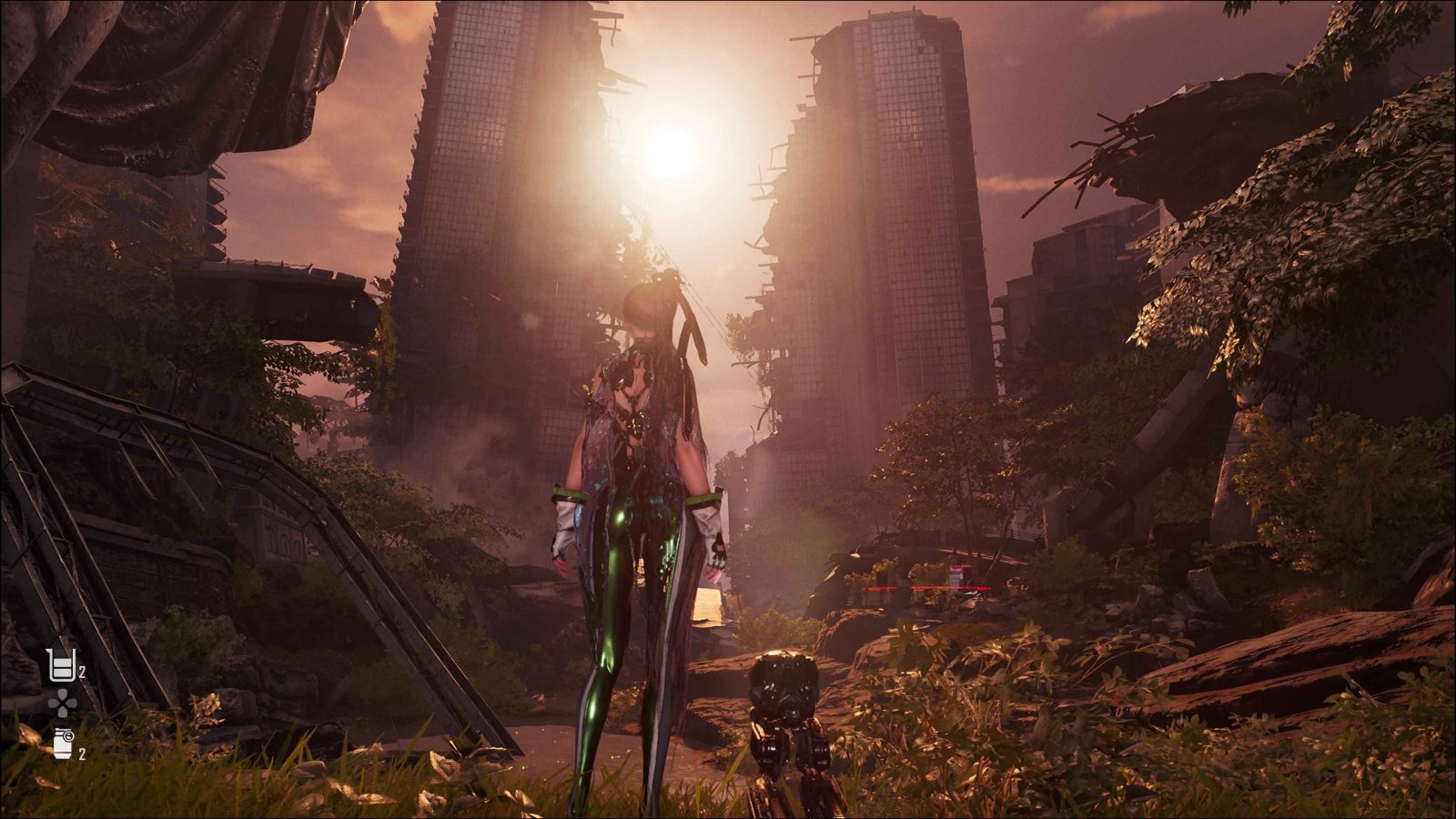
Task: Select the grenade canister item icon
Action: click(x=62, y=743)
